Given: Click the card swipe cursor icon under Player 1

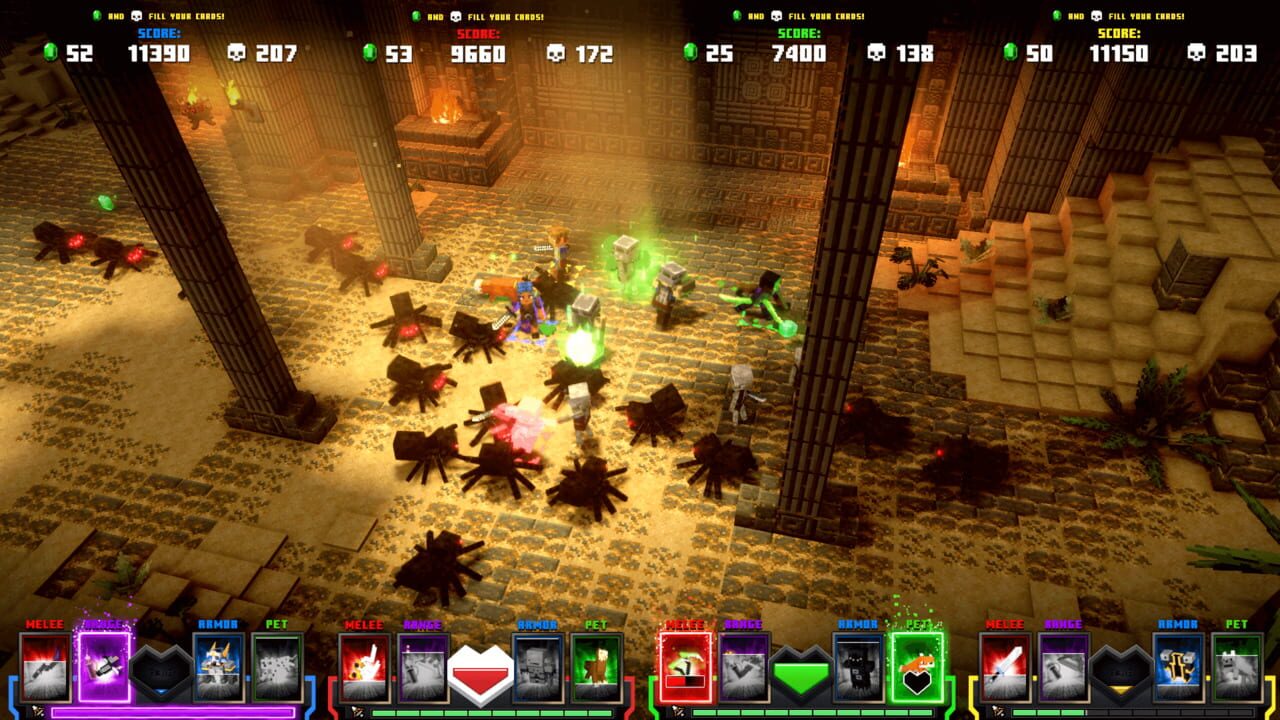Looking at the screenshot, I should [x=37, y=710].
